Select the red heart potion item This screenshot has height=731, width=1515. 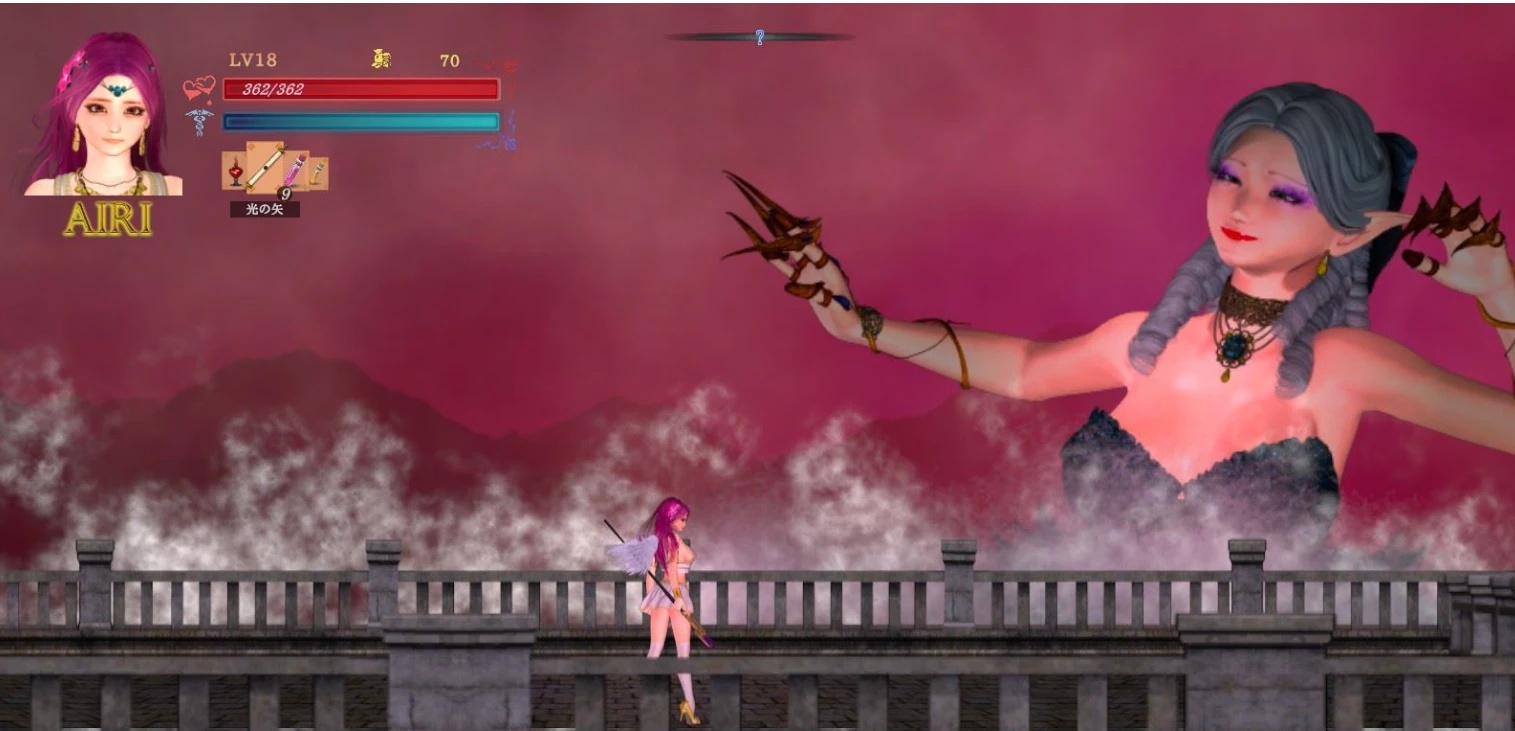point(235,173)
